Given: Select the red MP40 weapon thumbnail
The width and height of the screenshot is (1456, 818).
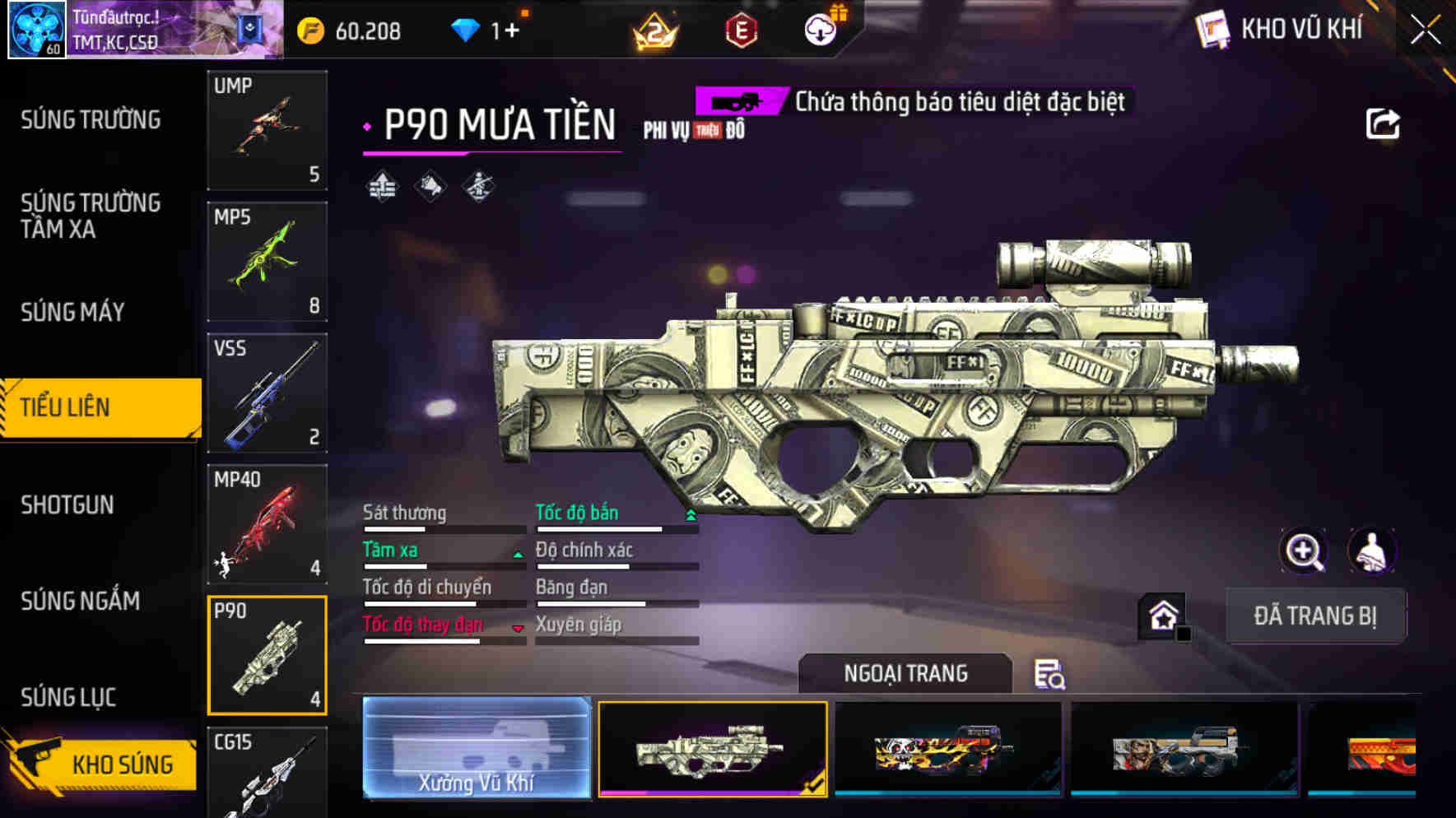Looking at the screenshot, I should [x=267, y=524].
